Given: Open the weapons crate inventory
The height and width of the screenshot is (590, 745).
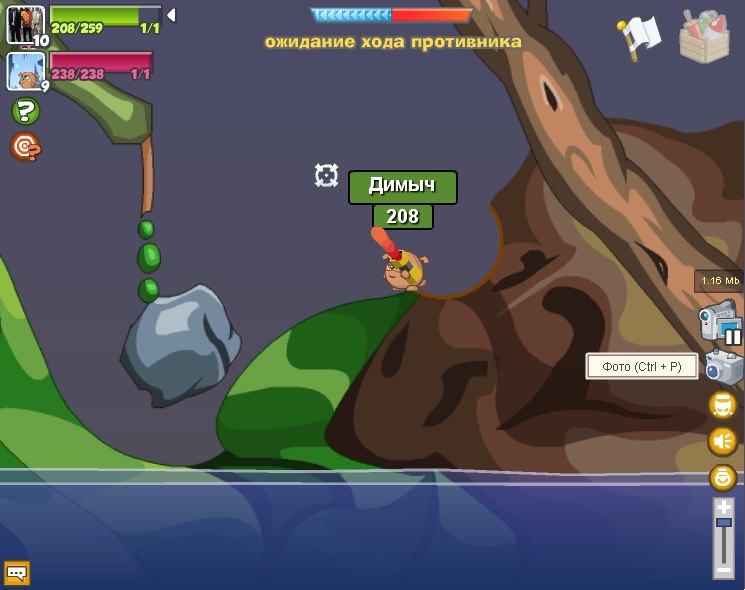Looking at the screenshot, I should [704, 37].
